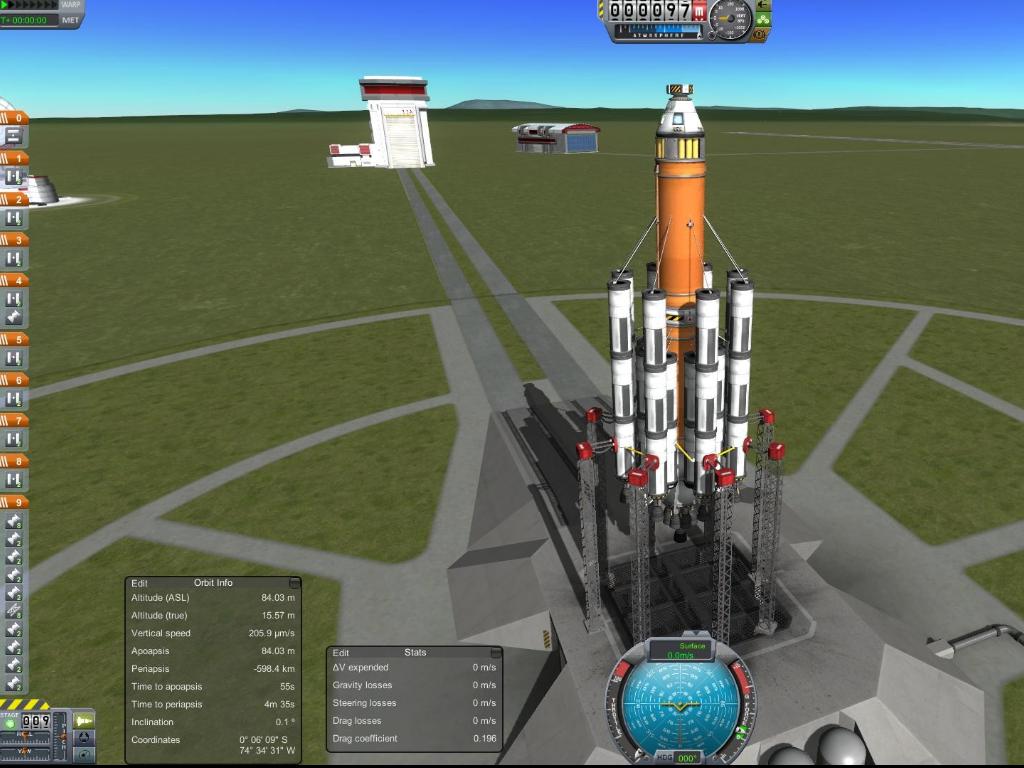The width and height of the screenshot is (1024, 768).
Task: Click Edit on the Orbit Info window
Action: click(x=139, y=582)
